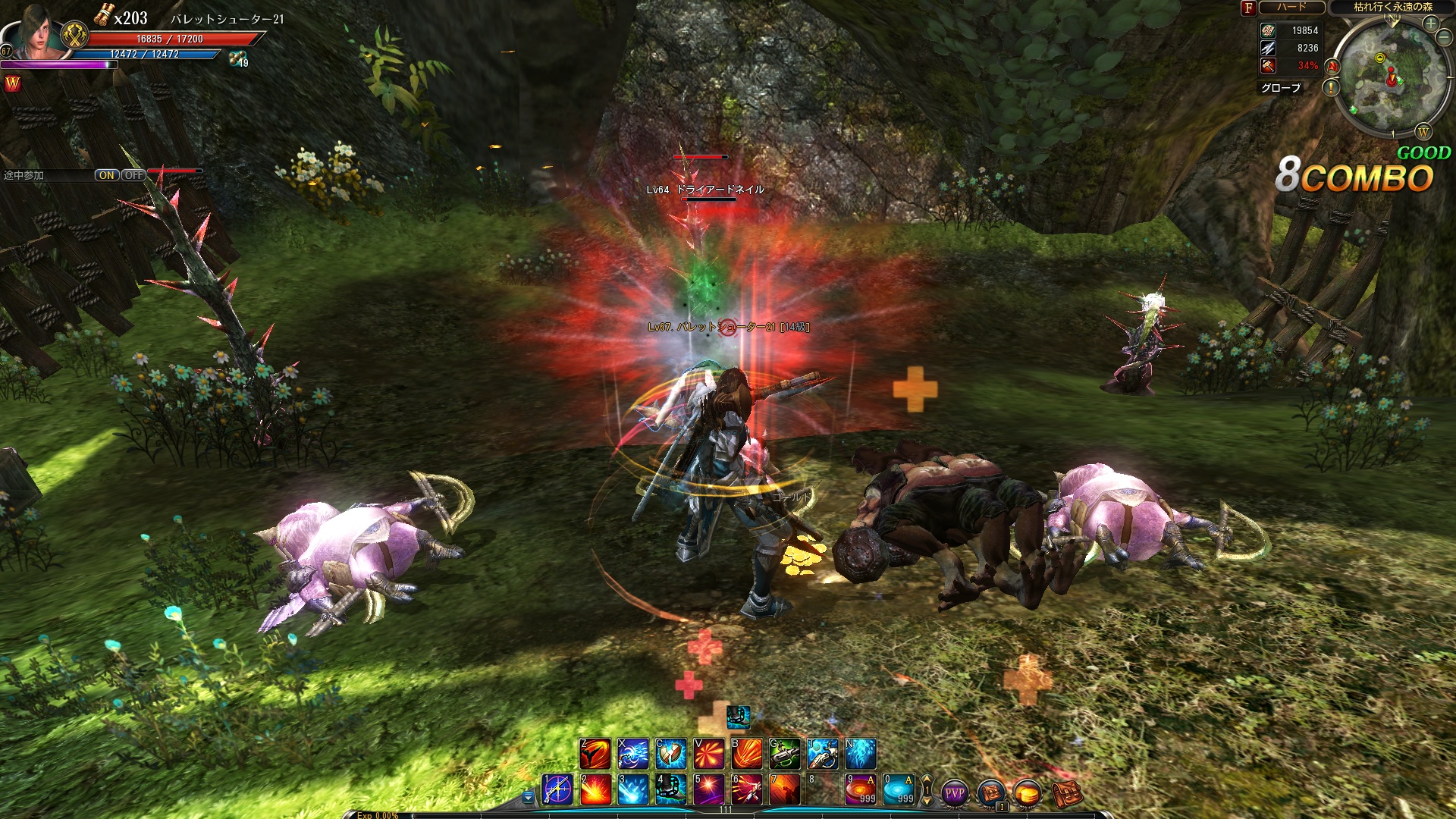Use the green musket skill on G

(x=785, y=754)
